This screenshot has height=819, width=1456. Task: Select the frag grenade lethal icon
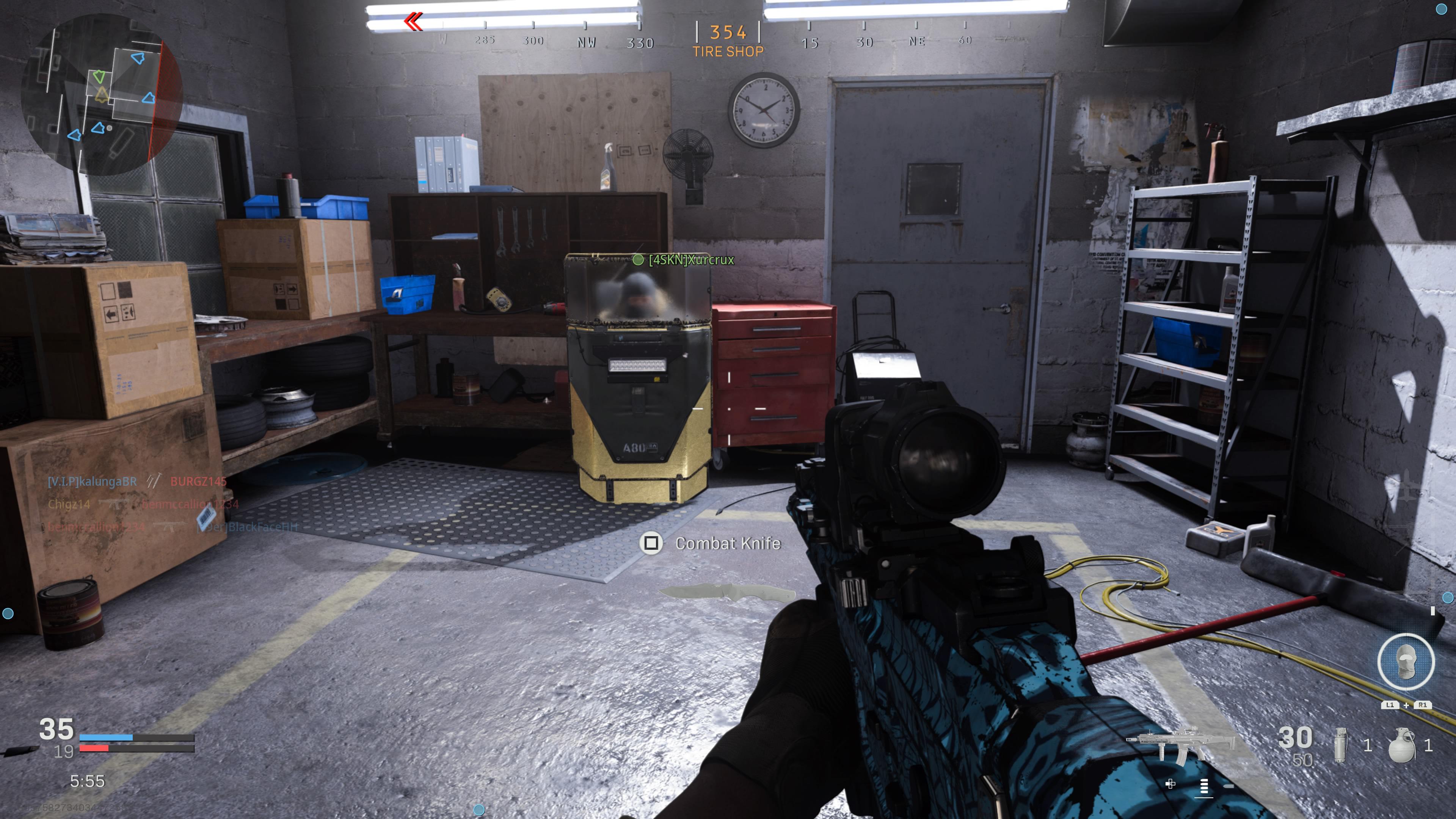coord(1402,745)
